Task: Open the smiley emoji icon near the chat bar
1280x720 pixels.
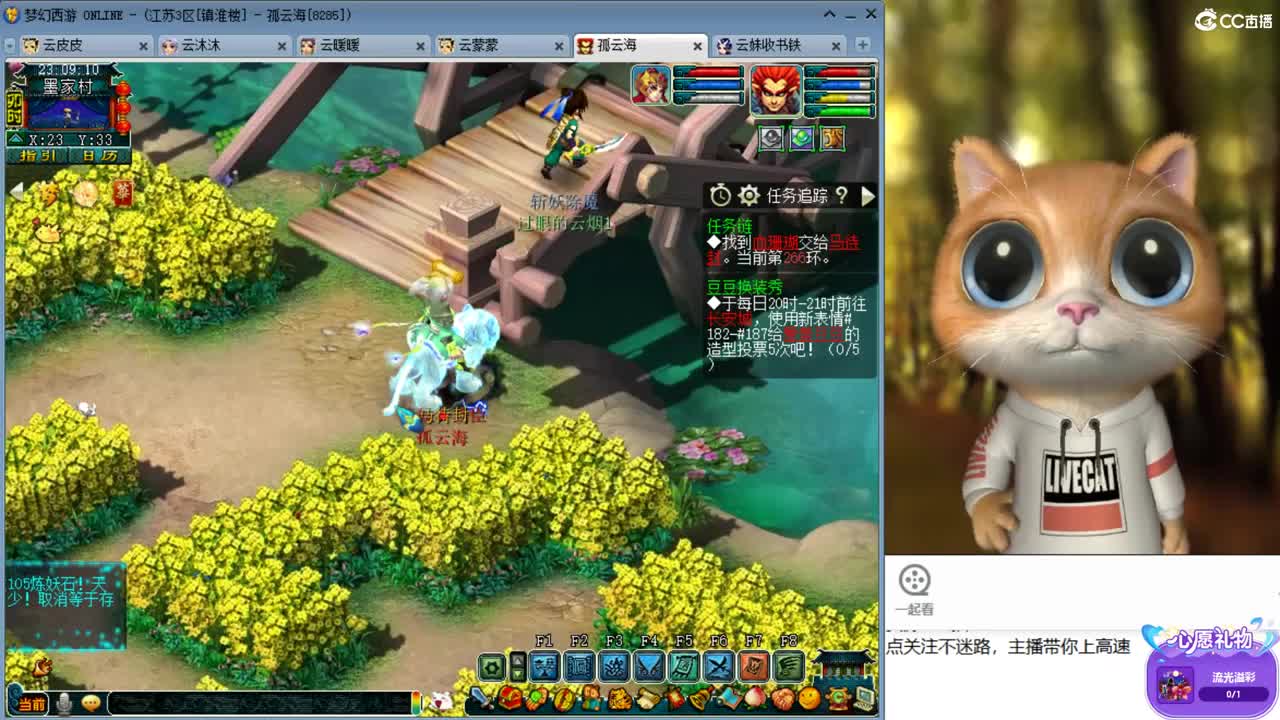Action: [x=92, y=703]
